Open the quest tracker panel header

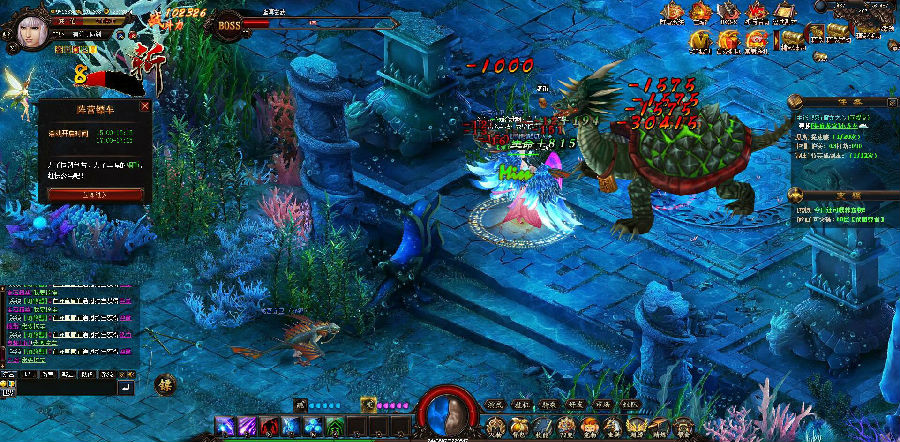click(843, 101)
